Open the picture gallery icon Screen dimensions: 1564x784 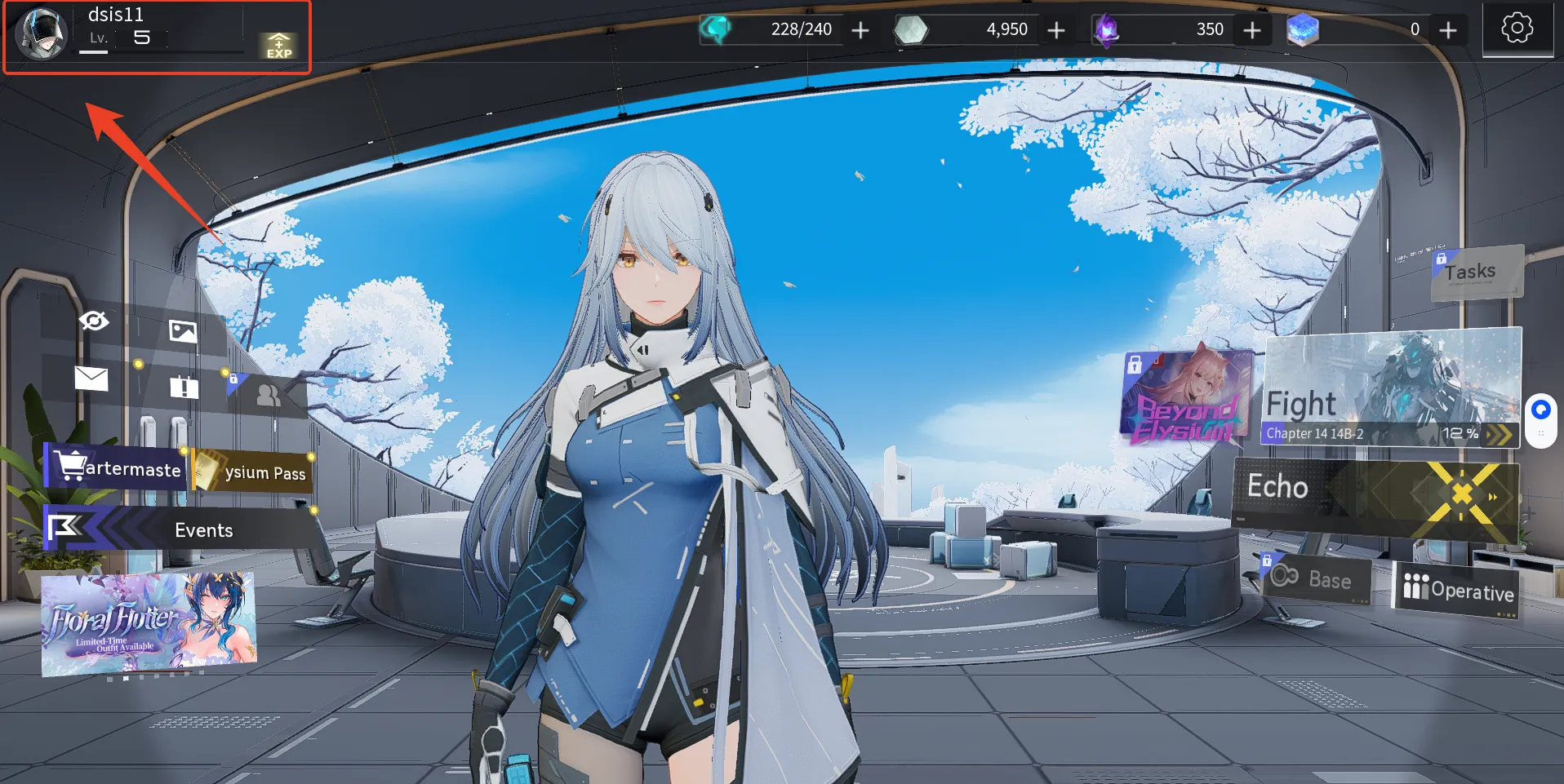pyautogui.click(x=183, y=330)
